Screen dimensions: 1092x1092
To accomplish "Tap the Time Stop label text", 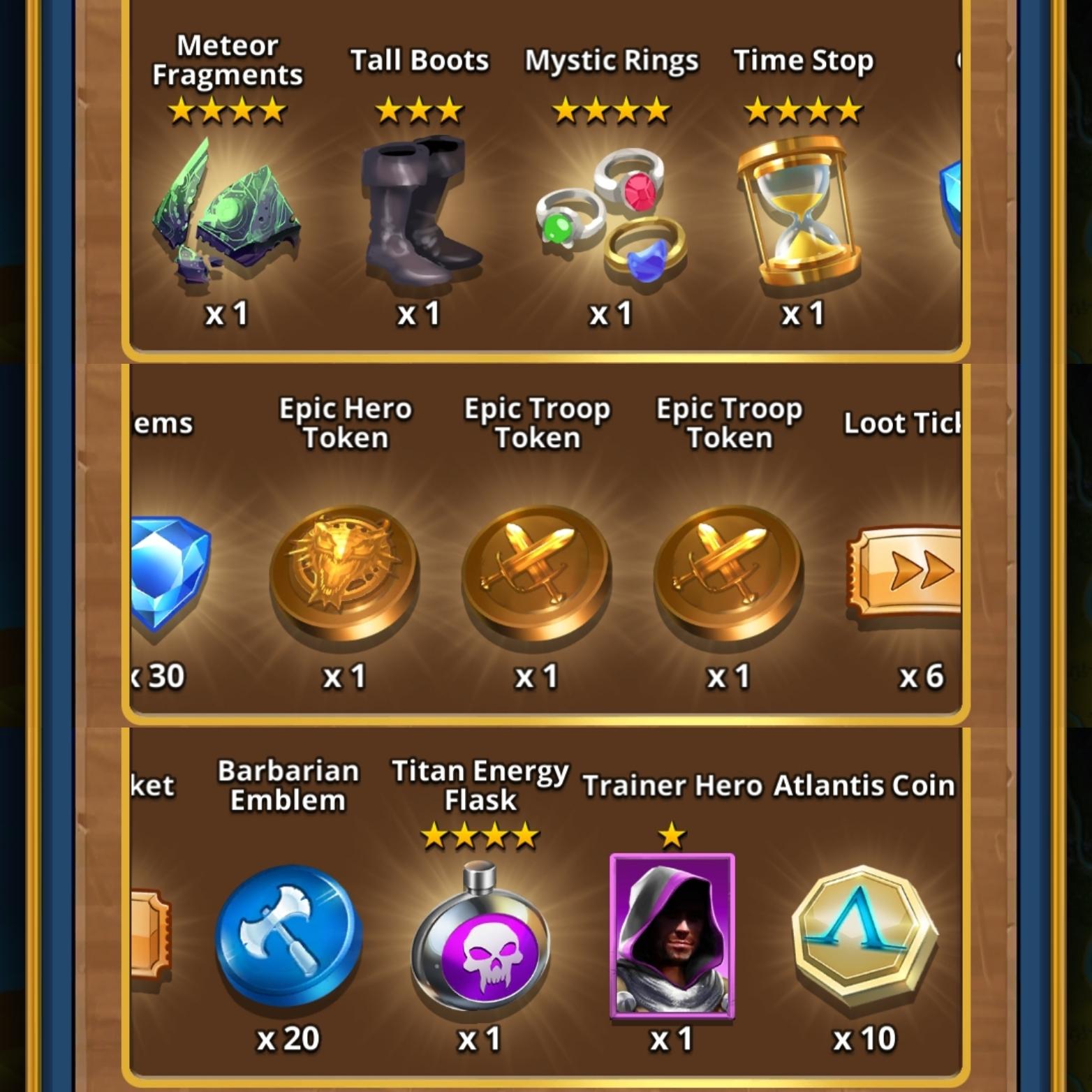I will coord(803,61).
